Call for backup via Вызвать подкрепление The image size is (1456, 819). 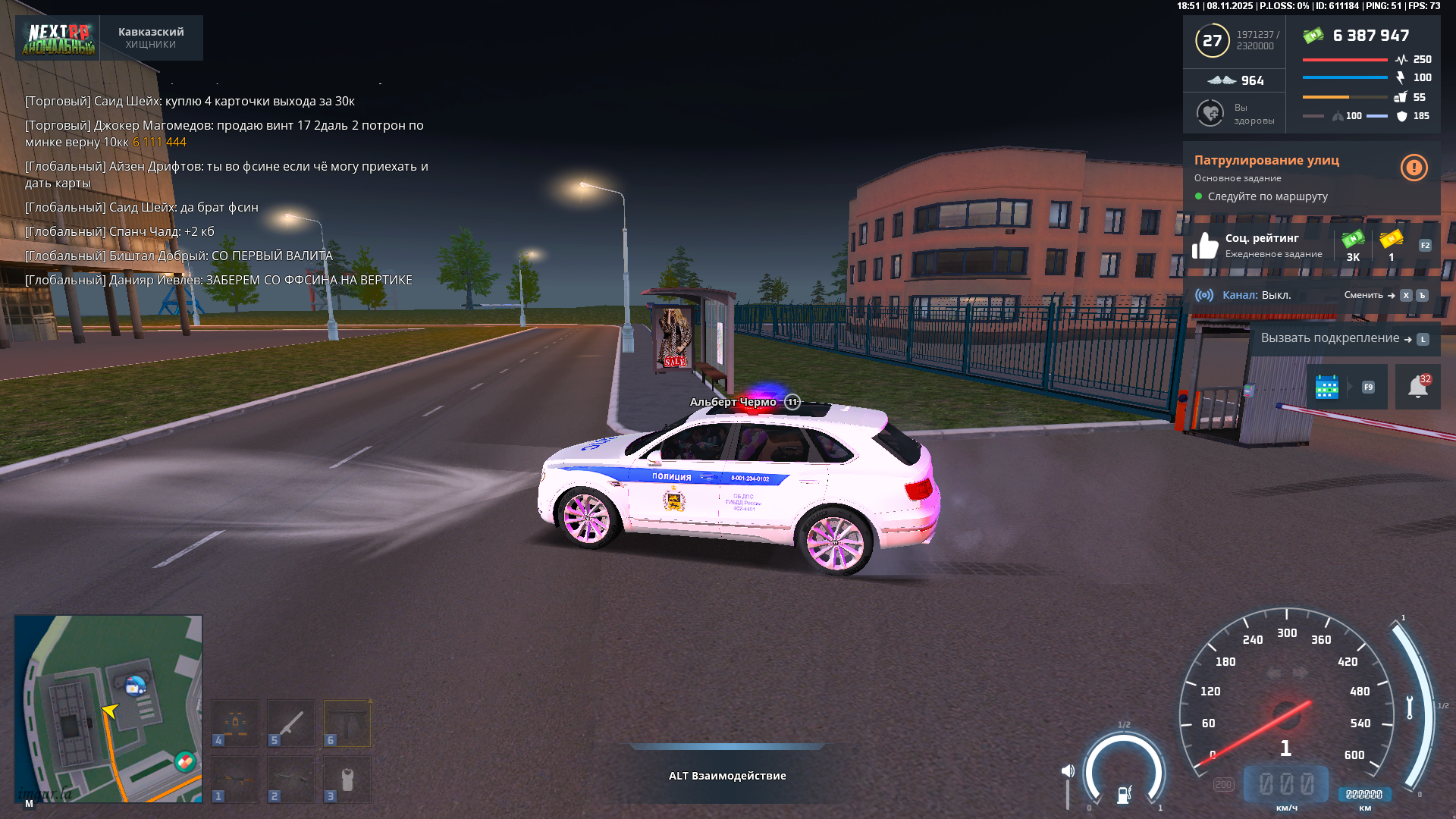(x=1330, y=338)
